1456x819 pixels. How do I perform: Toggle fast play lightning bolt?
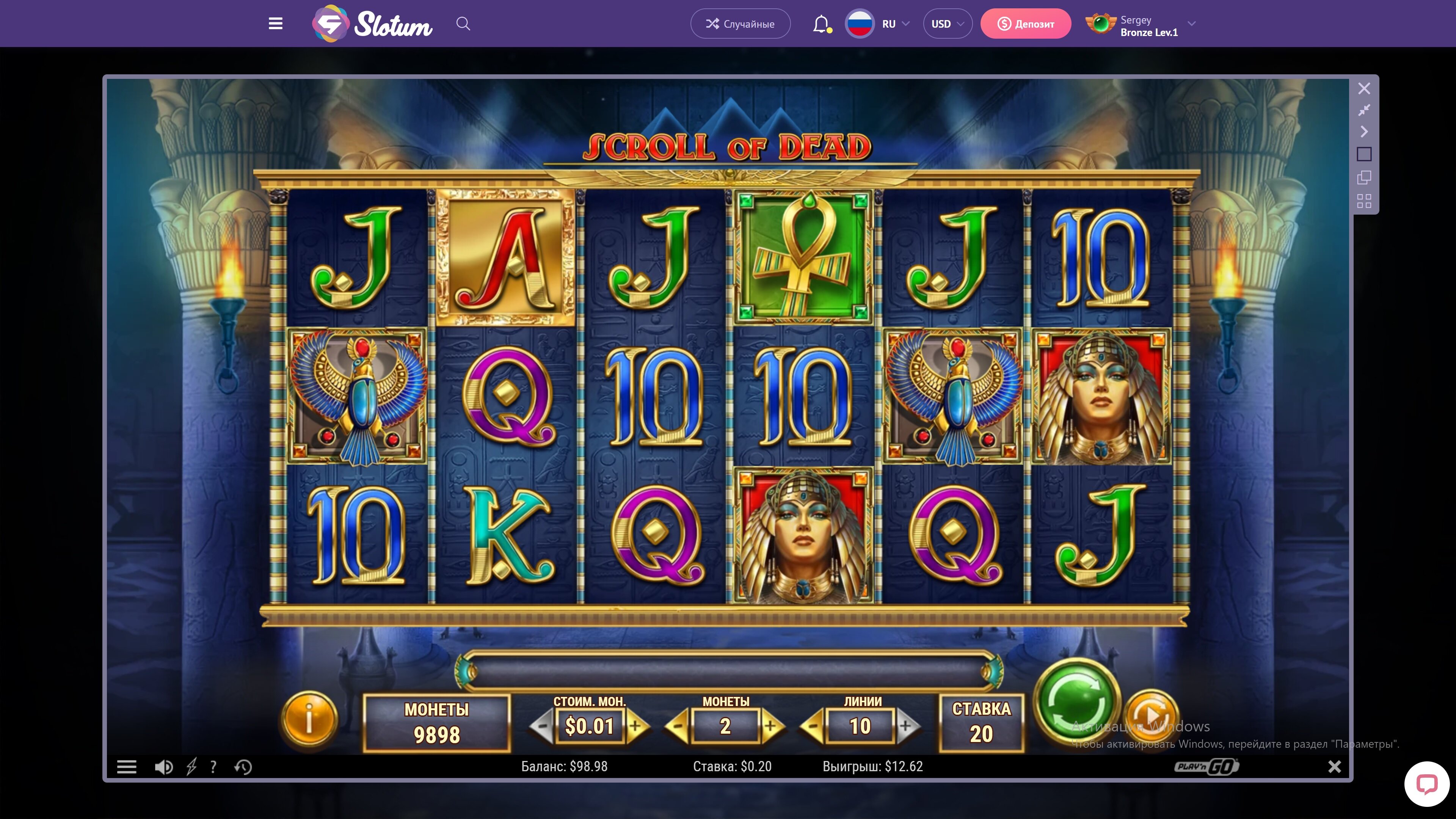(x=191, y=767)
